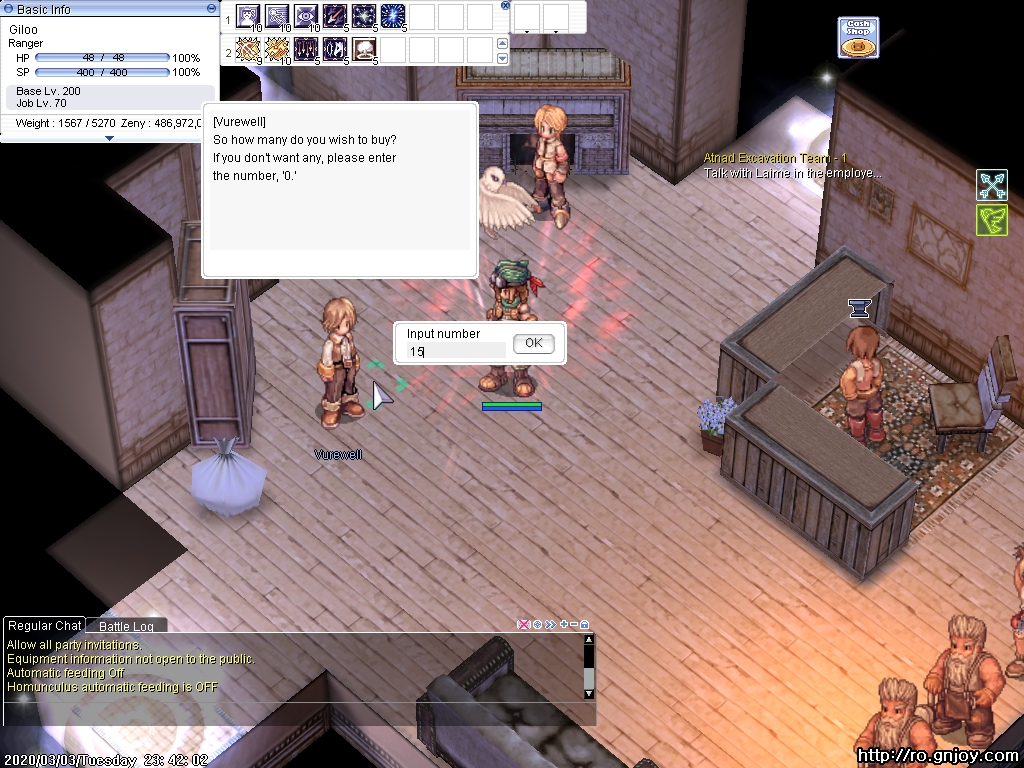The width and height of the screenshot is (1024, 768).
Task: Close the skill hotbar
Action: tap(505, 5)
